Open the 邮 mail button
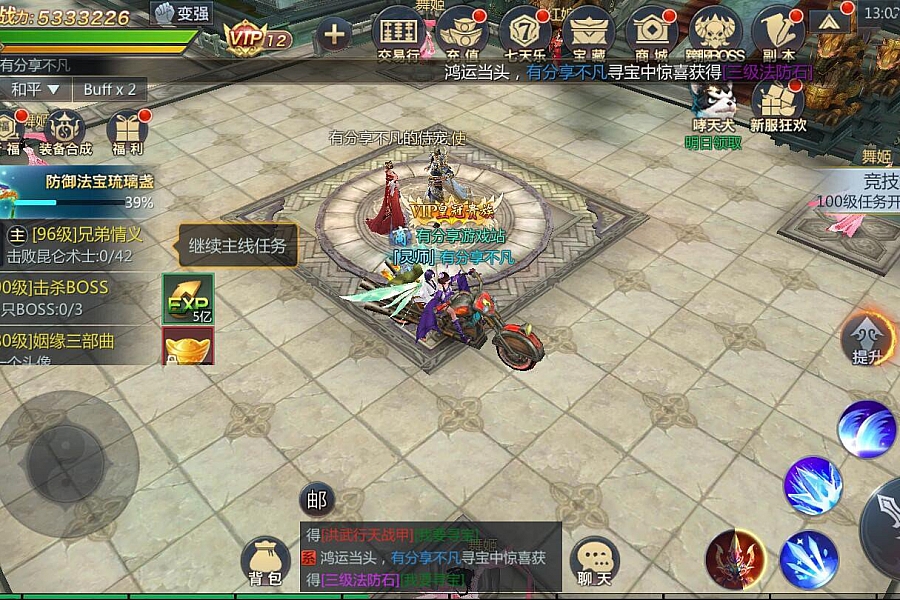This screenshot has height=600, width=900. 317,500
